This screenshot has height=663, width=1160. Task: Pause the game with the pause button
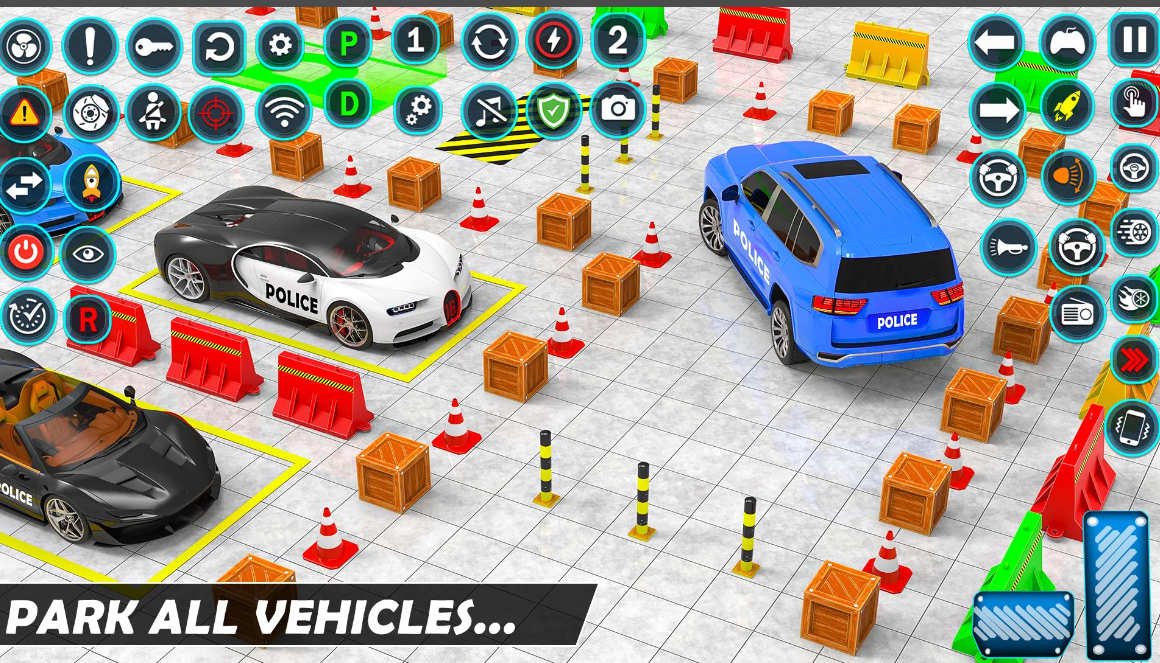tap(1134, 40)
